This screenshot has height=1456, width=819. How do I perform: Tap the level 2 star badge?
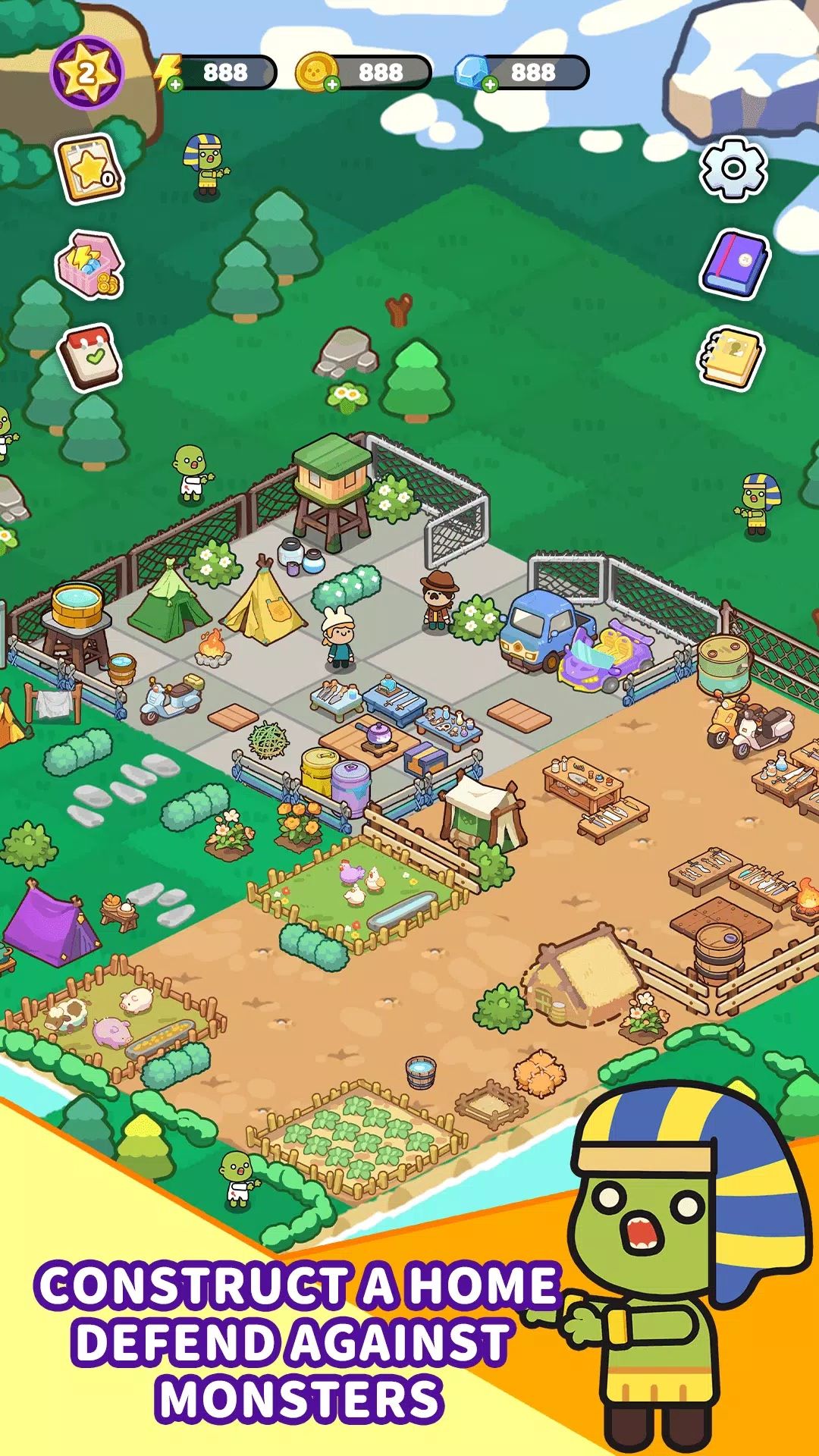coord(86,74)
